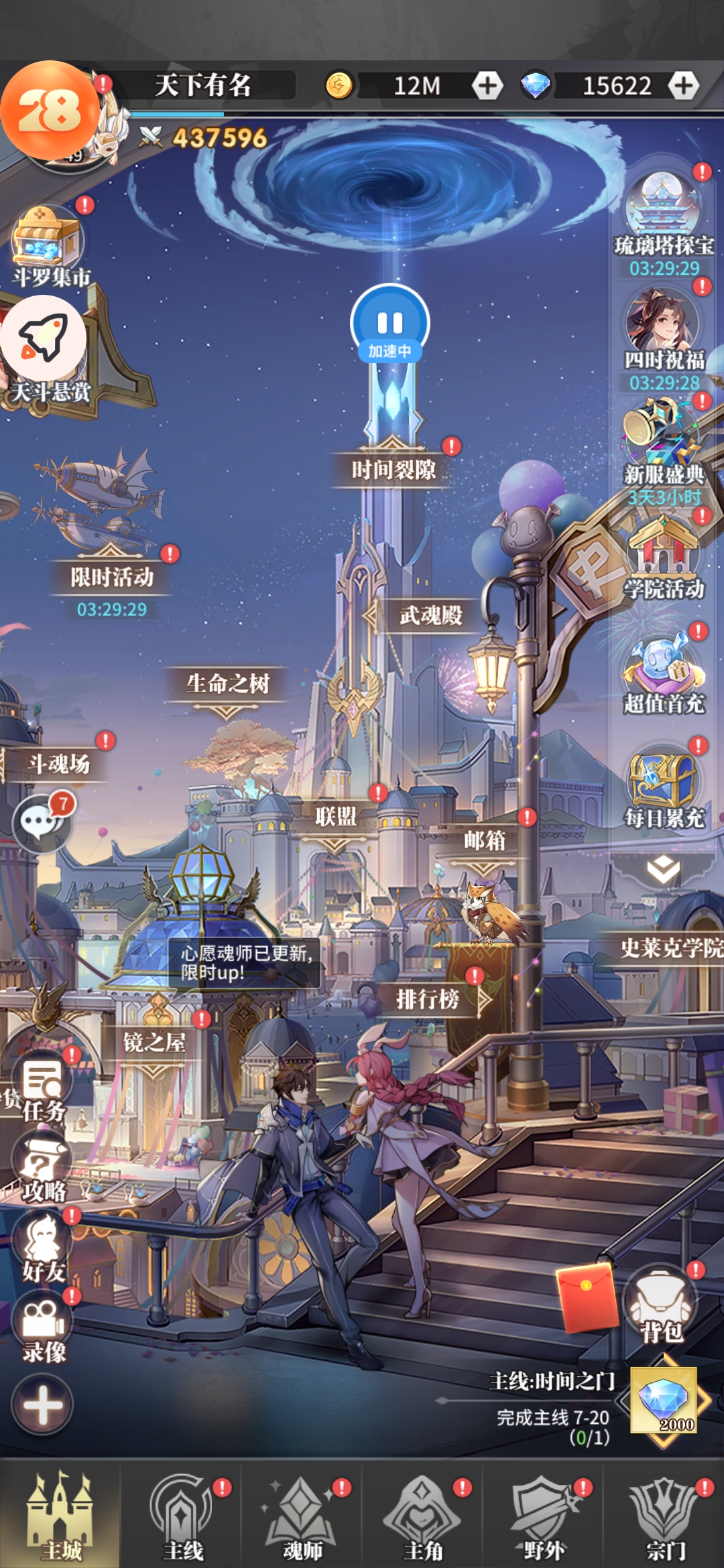Buy diamonds using the plus button
The height and width of the screenshot is (1568, 724).
(x=683, y=86)
